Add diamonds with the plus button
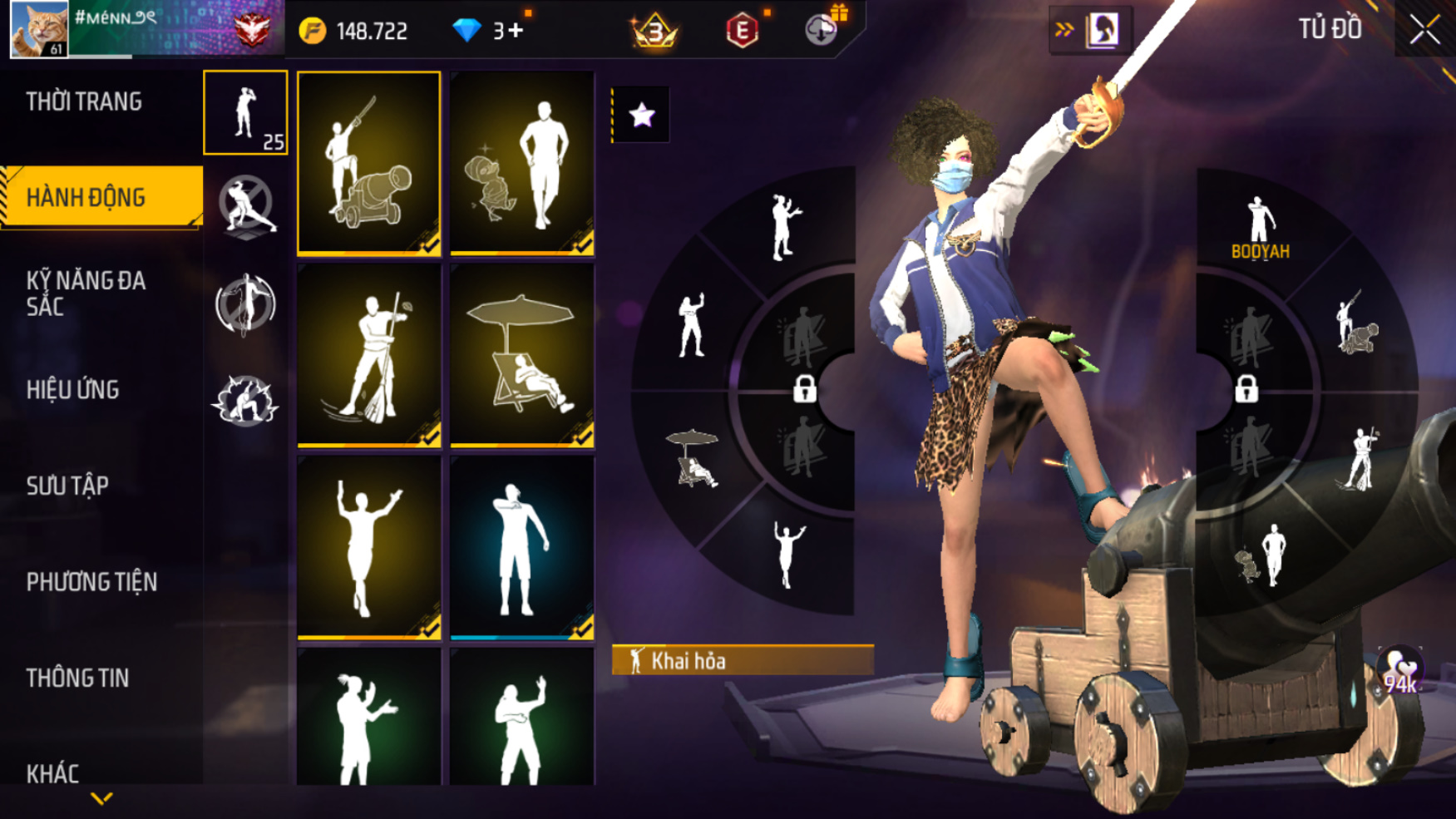Image resolution: width=1456 pixels, height=819 pixels. (516, 31)
